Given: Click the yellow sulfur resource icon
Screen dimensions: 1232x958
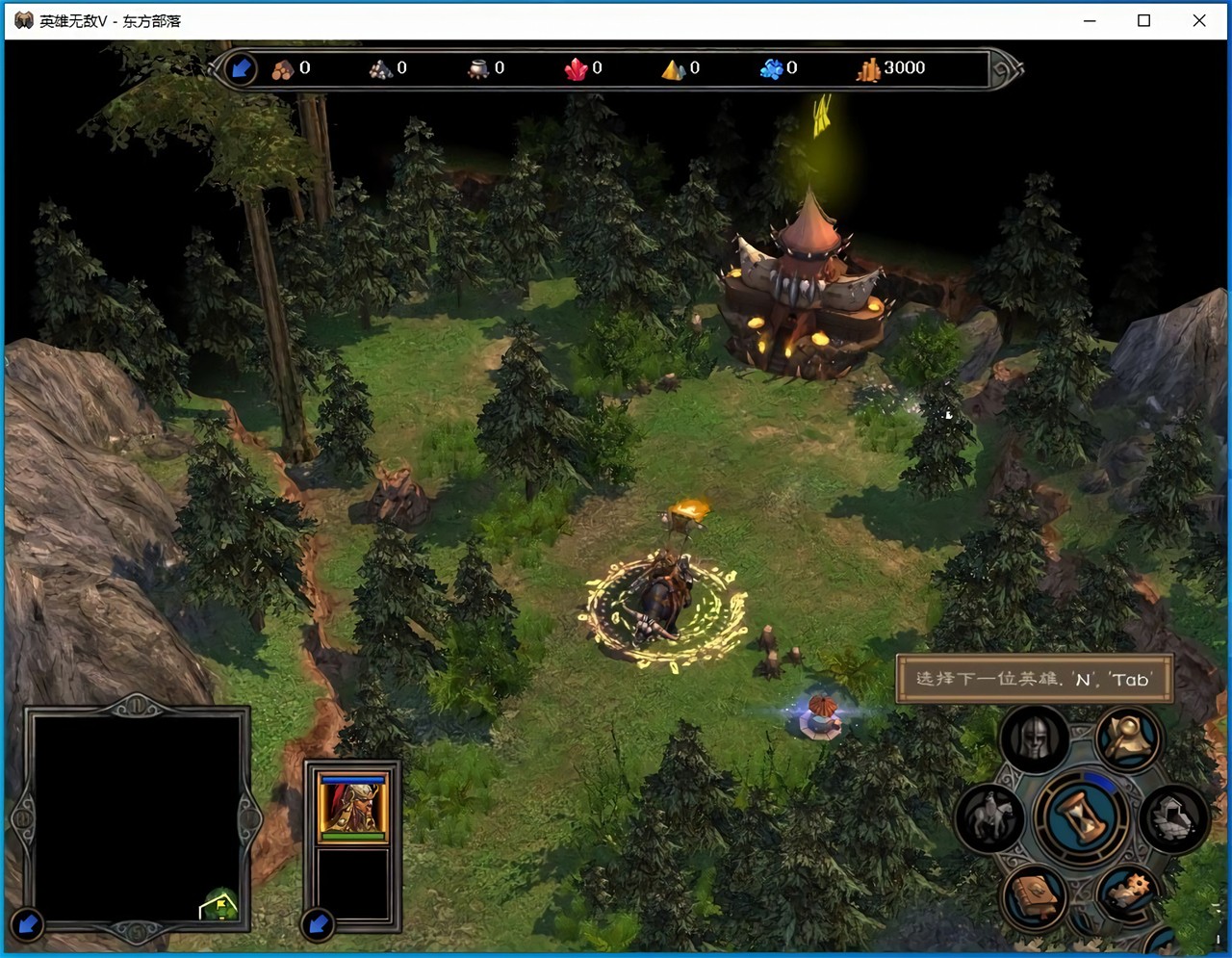Looking at the screenshot, I should pos(673,69).
